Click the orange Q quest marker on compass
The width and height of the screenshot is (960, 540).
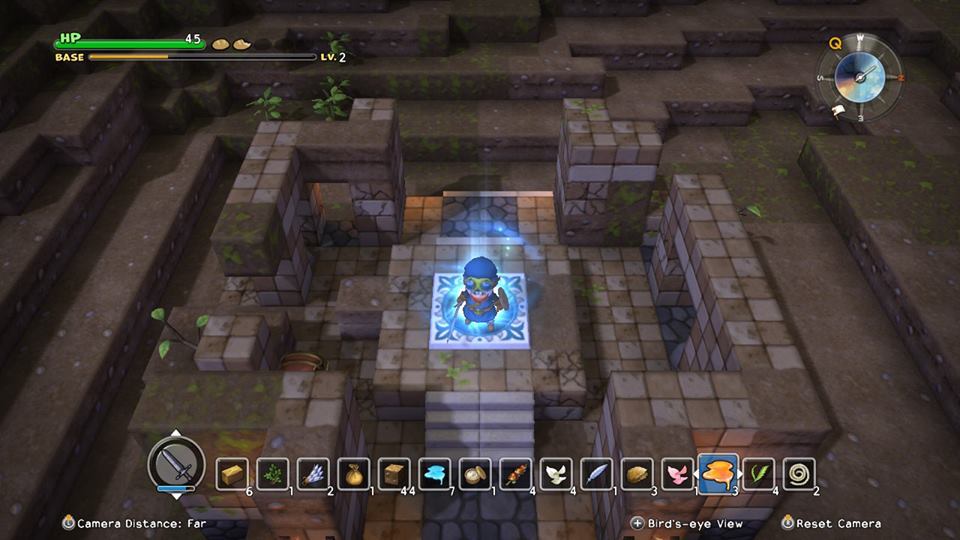[x=834, y=43]
